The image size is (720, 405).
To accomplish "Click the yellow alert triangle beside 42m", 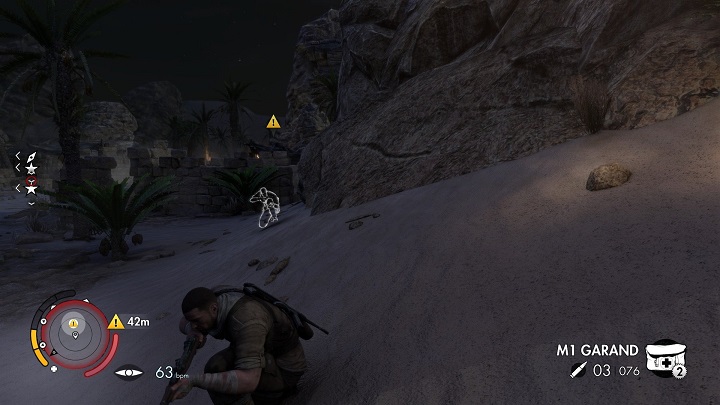I will click(x=115, y=322).
